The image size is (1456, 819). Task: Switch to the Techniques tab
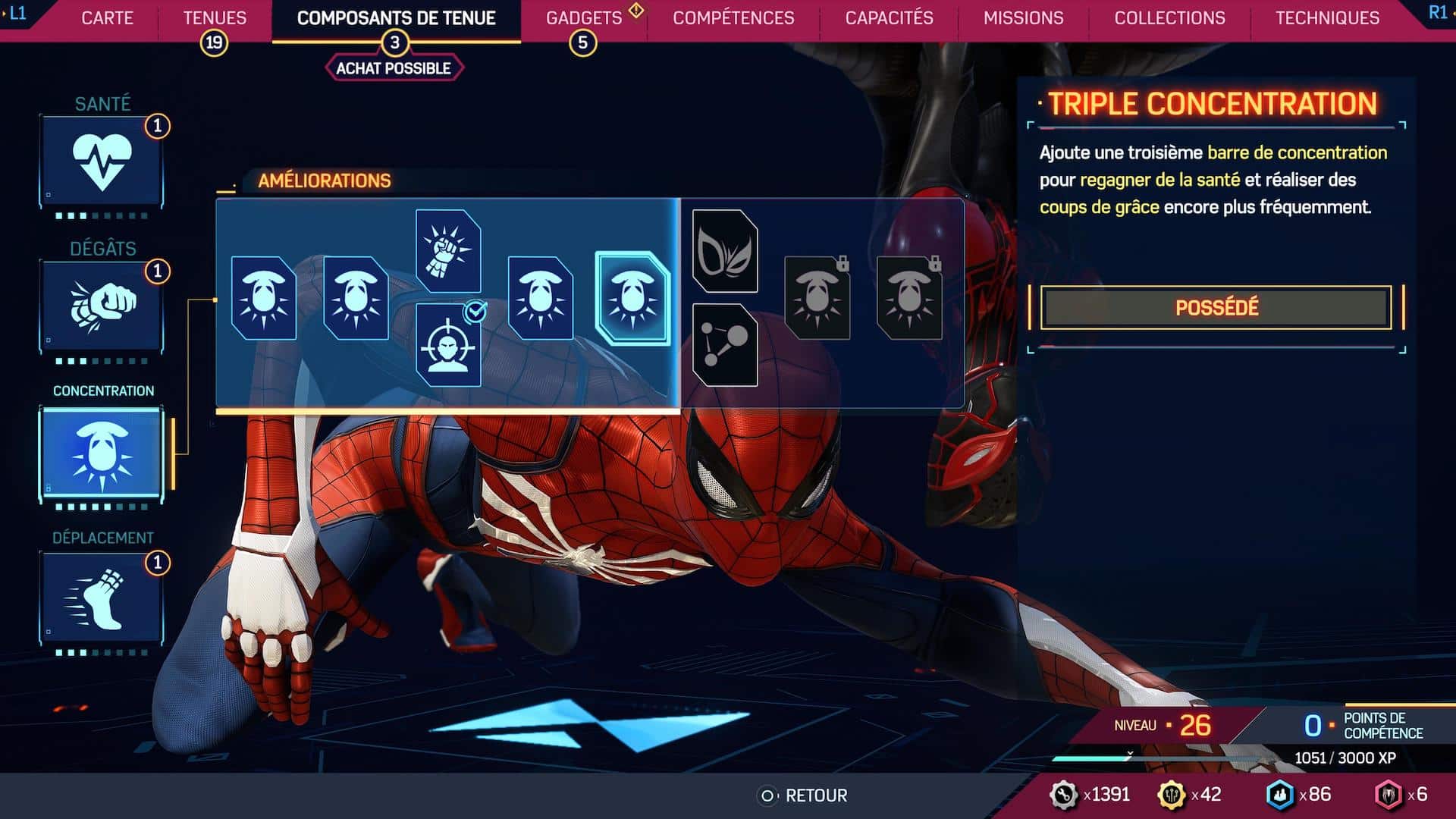click(1327, 18)
